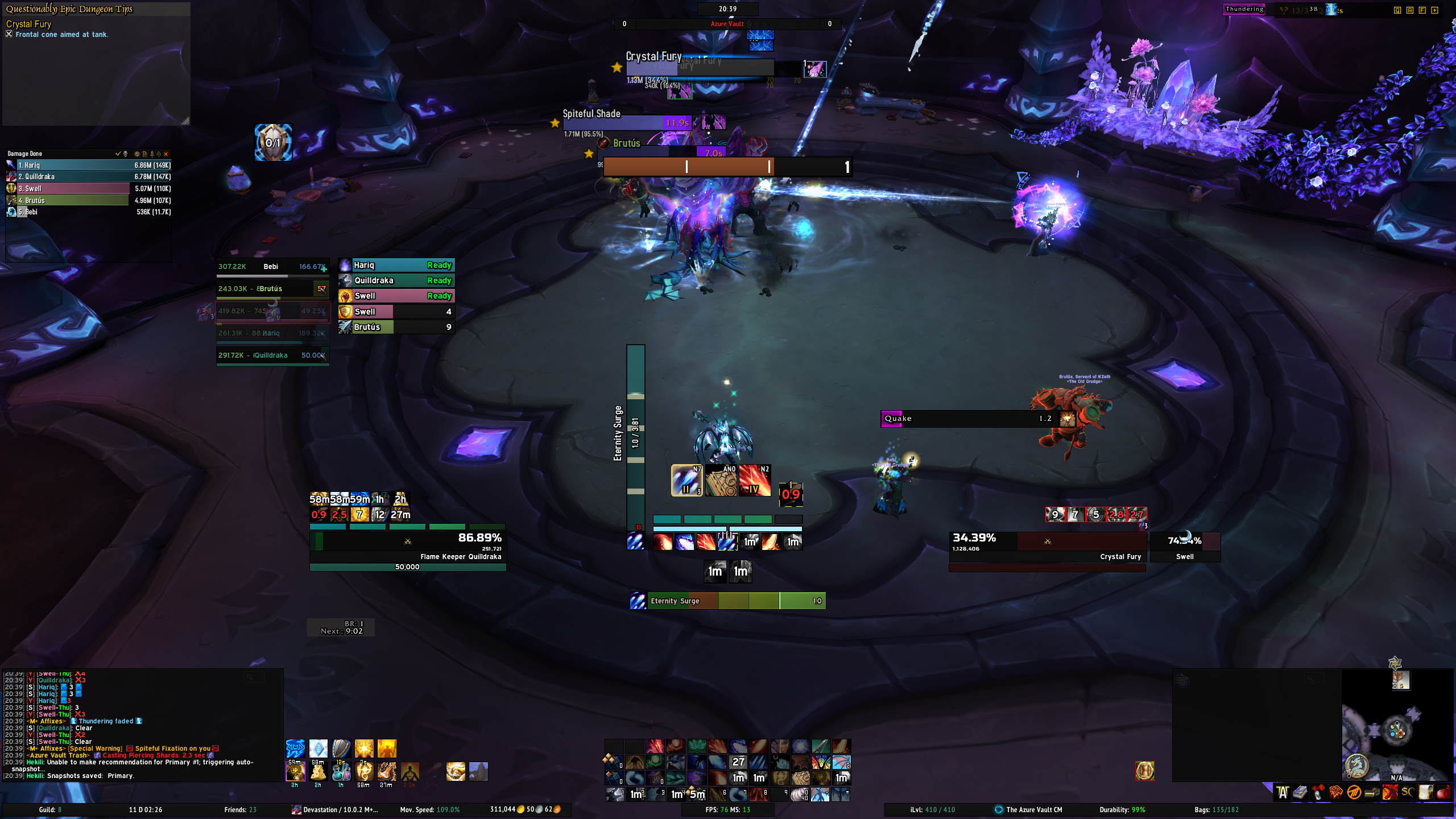Activate the green lotus ability slot
This screenshot has height=819, width=1456.
pos(696,746)
